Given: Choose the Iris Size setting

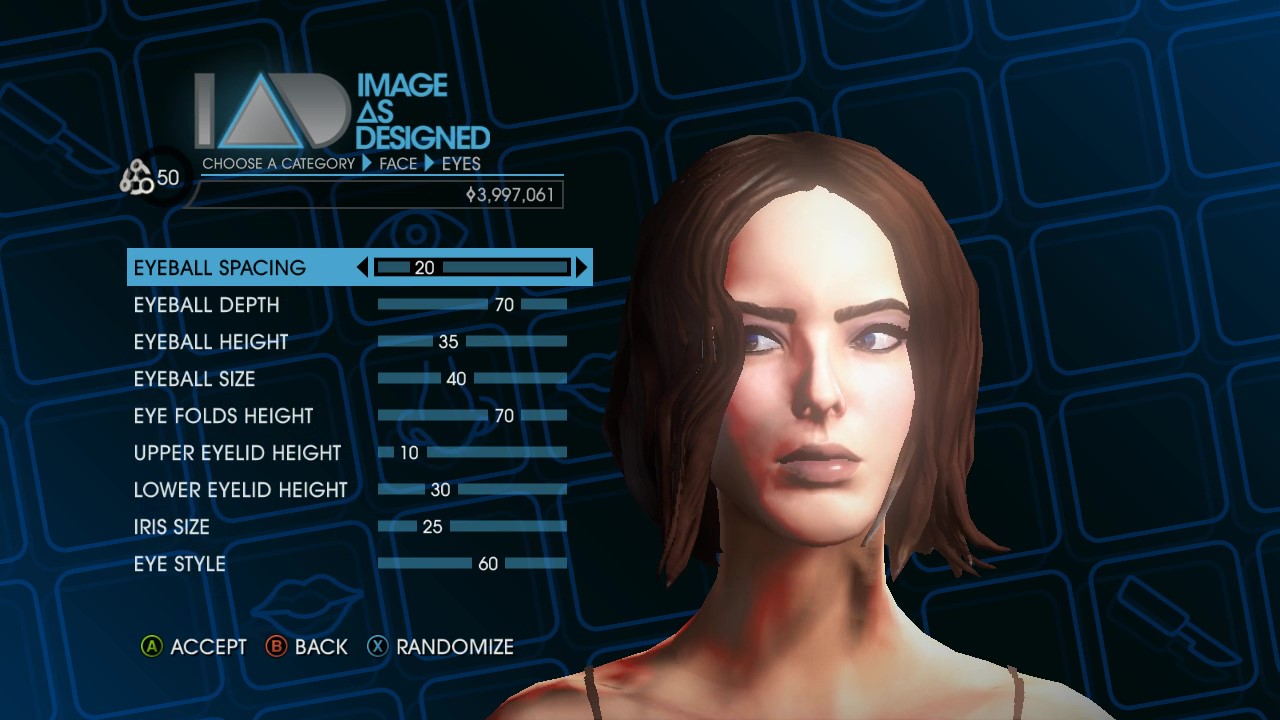Looking at the screenshot, I should 172,527.
